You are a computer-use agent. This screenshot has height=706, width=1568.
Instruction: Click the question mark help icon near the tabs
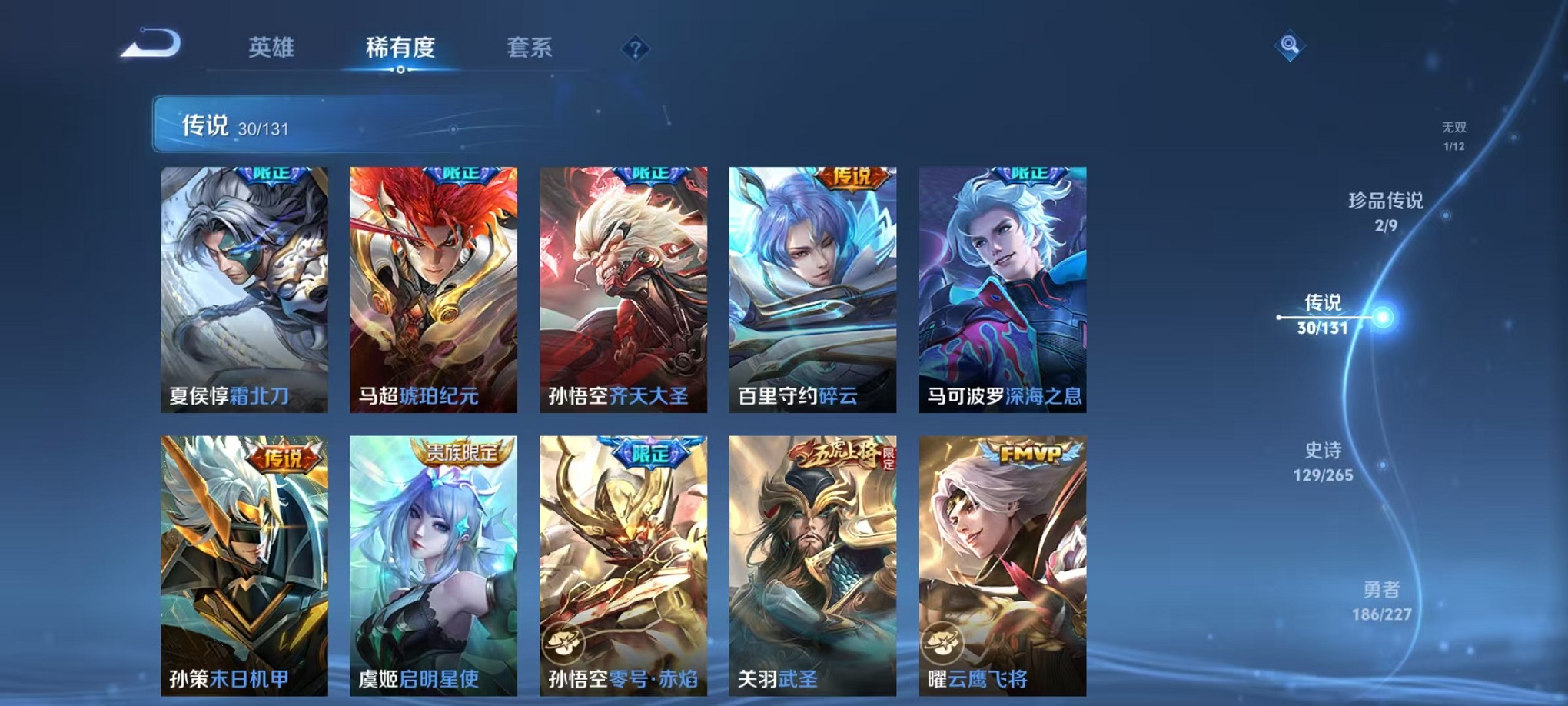pos(635,49)
